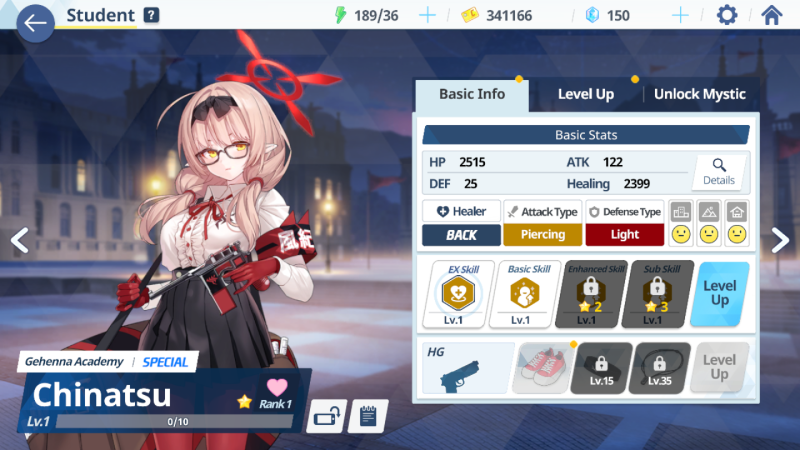Select the sneakers equipment slot

point(543,368)
